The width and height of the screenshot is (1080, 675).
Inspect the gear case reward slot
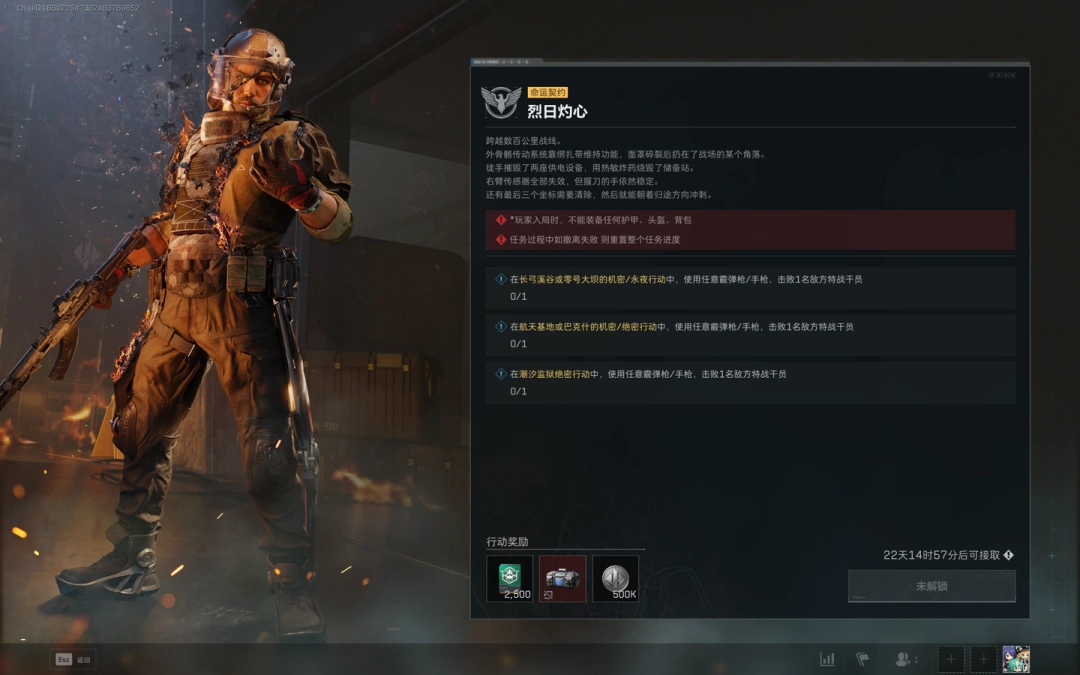[563, 579]
